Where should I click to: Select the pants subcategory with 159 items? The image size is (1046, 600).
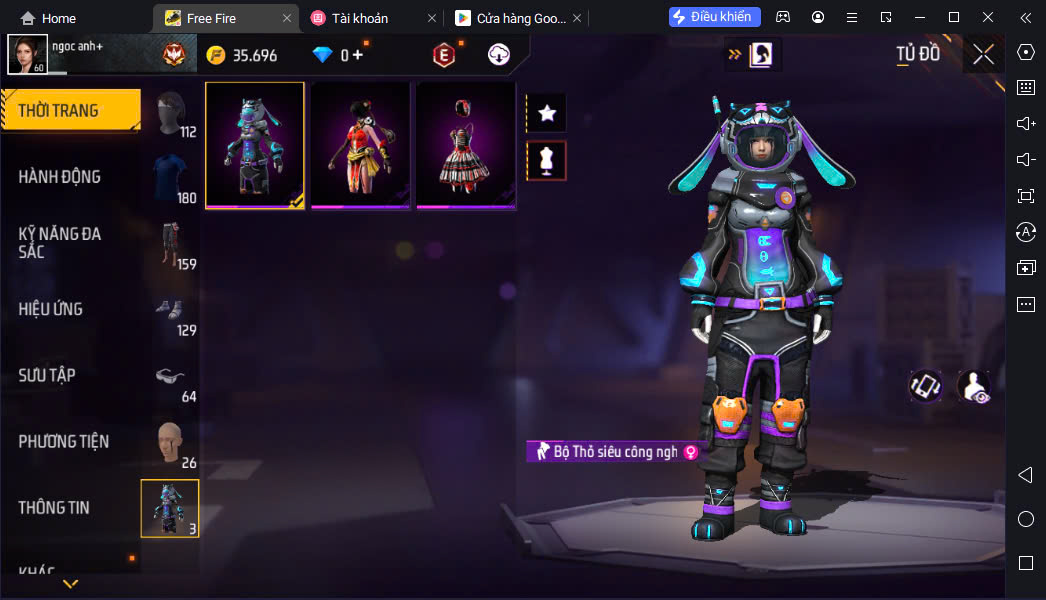[x=171, y=245]
